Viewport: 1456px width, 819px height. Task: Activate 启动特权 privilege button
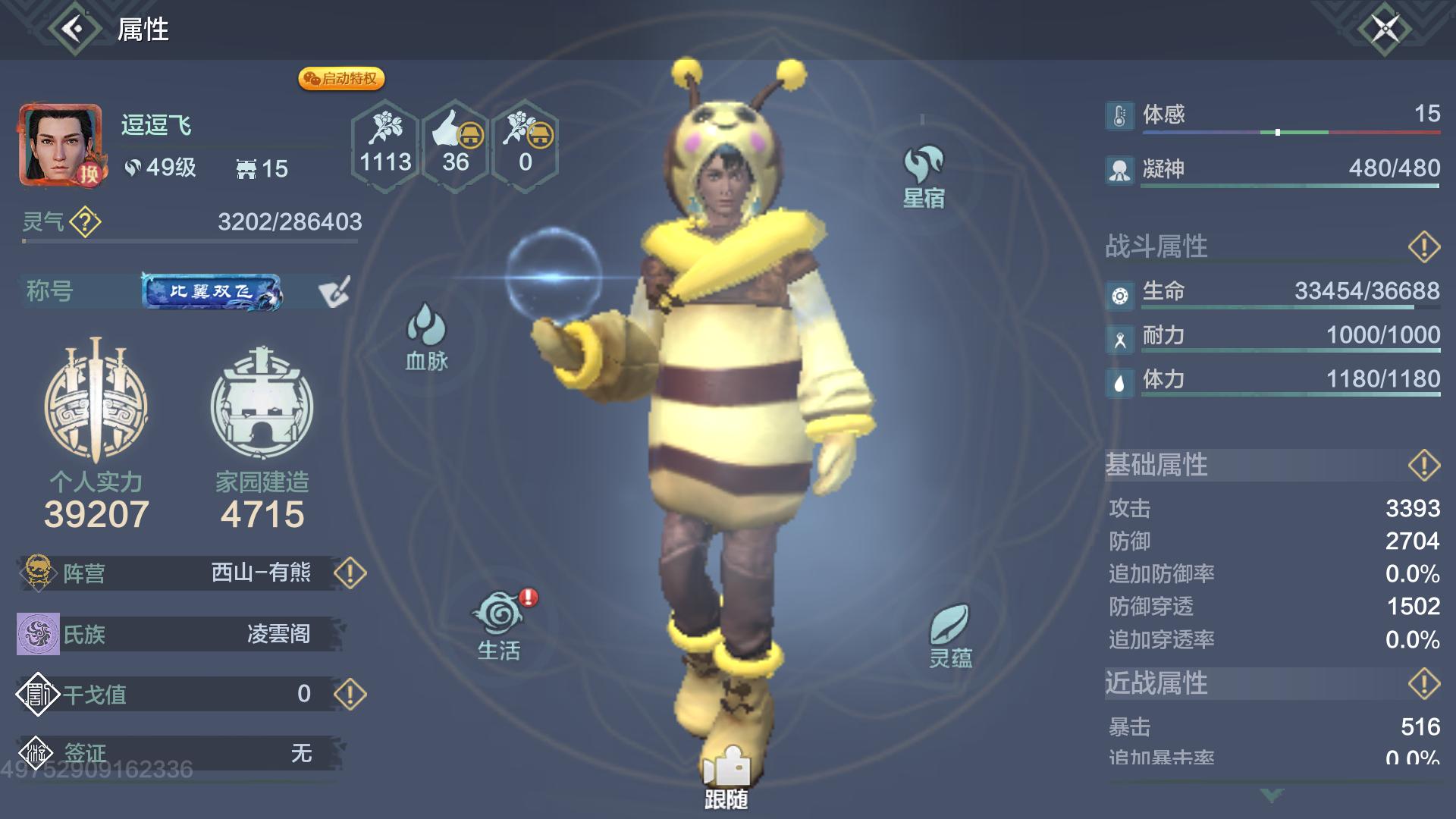343,78
